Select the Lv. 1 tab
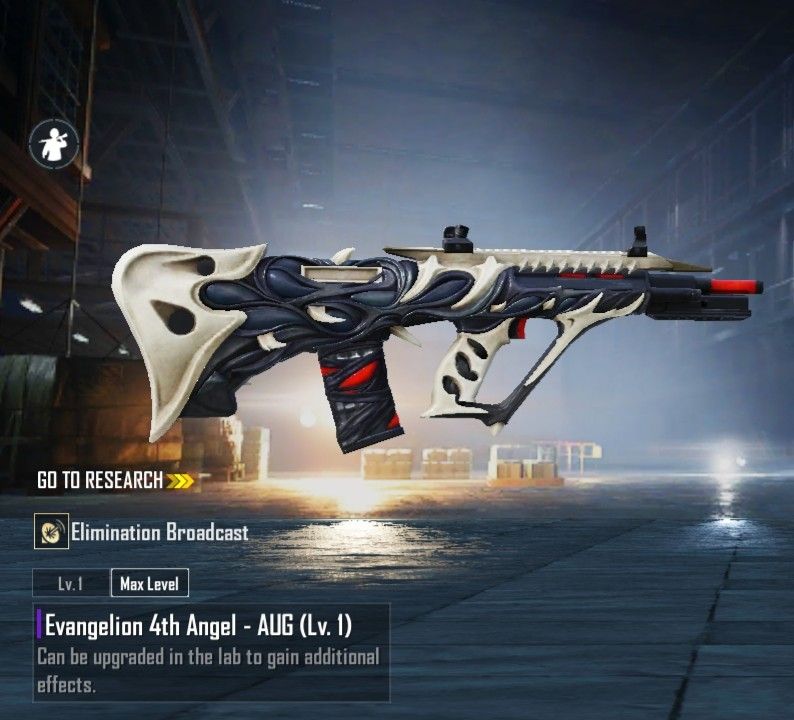Viewport: 794px width, 720px height. click(69, 583)
